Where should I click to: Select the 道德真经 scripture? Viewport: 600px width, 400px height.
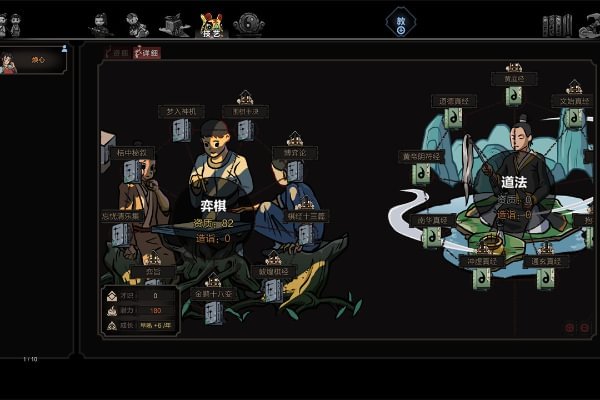452,118
